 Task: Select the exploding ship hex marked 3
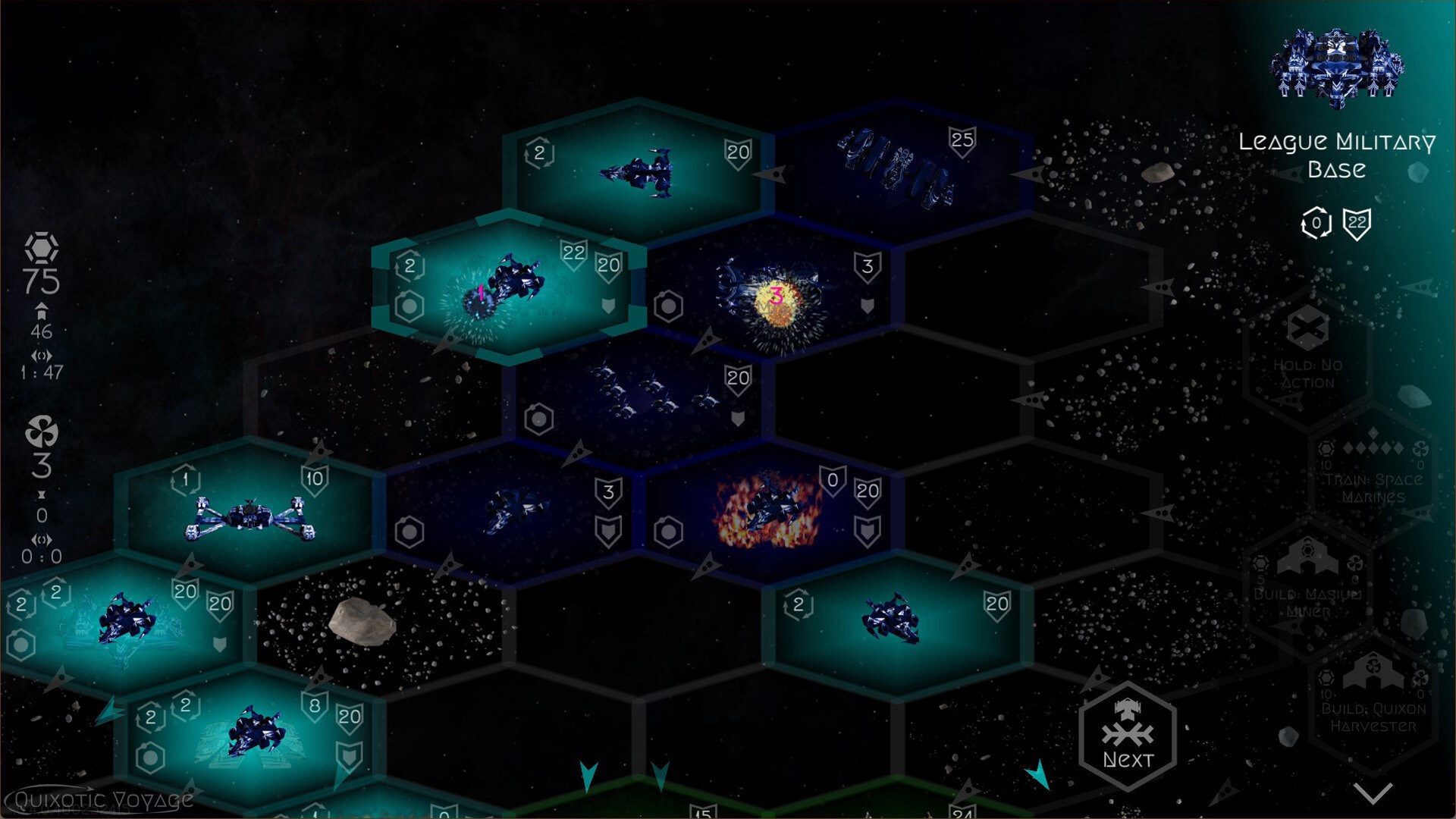coord(775,297)
